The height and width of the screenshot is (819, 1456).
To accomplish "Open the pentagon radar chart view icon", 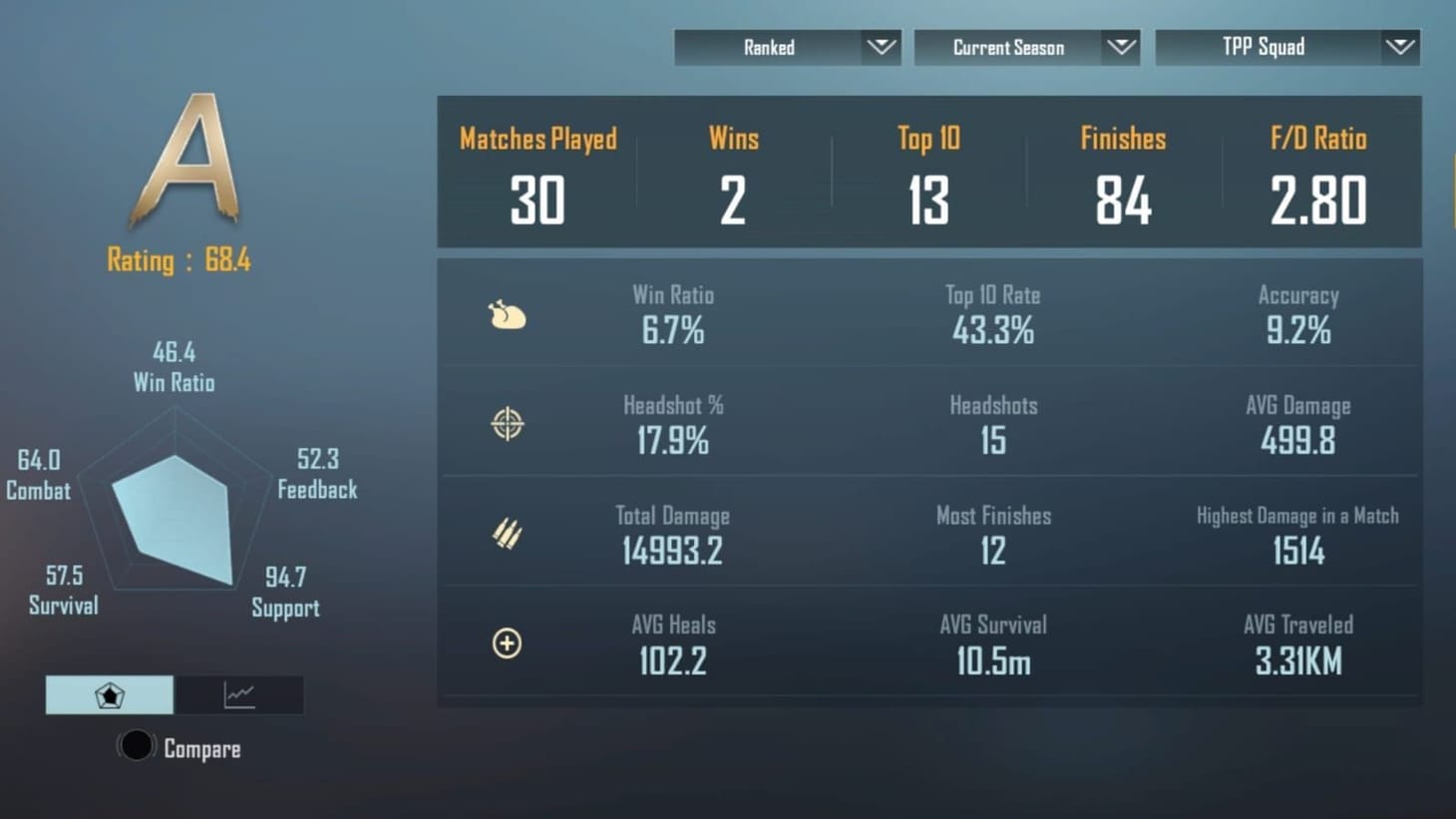I will pos(109,695).
